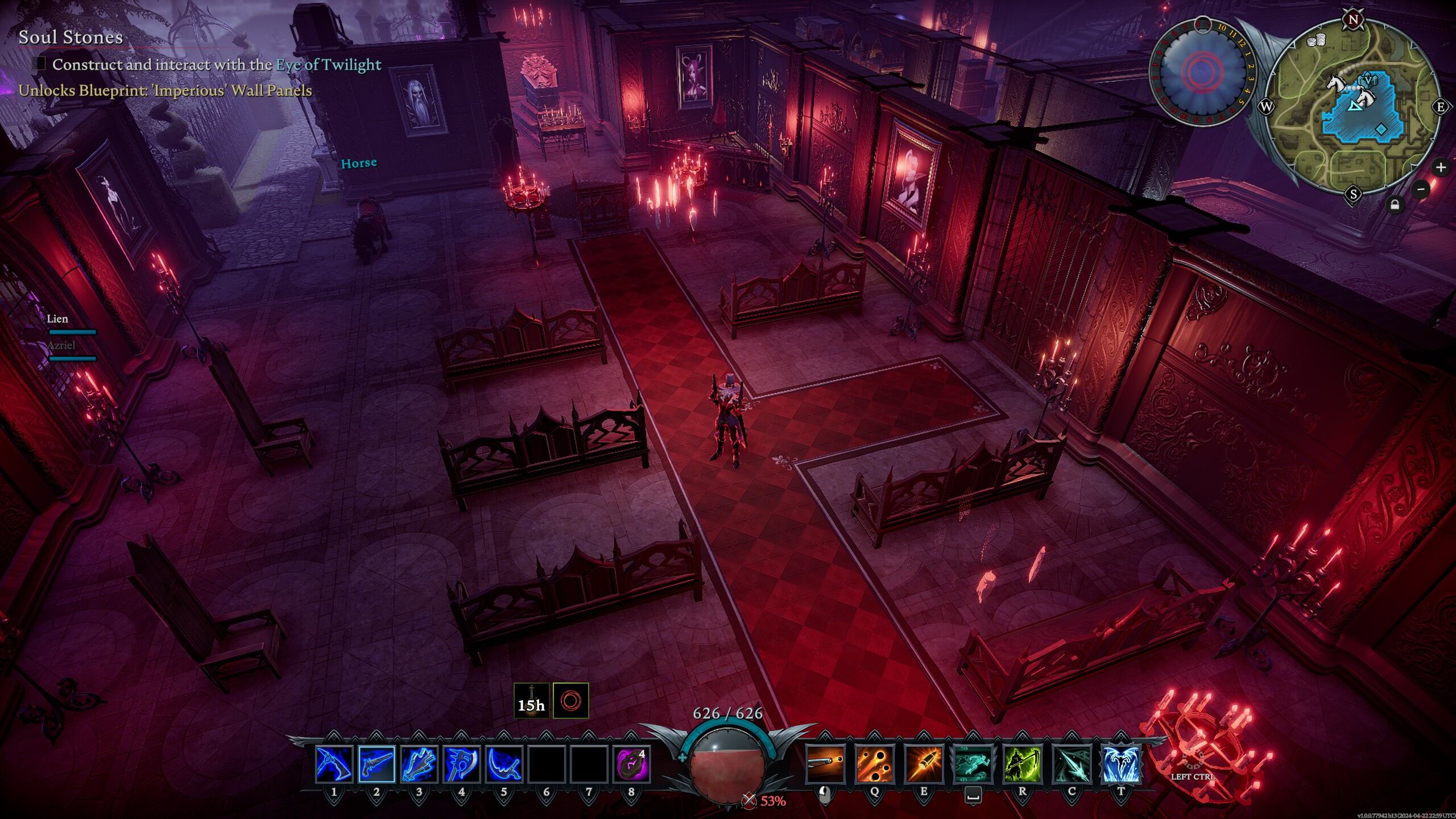Activate the blue winged ultimate ability
Image resolution: width=1456 pixels, height=819 pixels.
click(x=1121, y=764)
